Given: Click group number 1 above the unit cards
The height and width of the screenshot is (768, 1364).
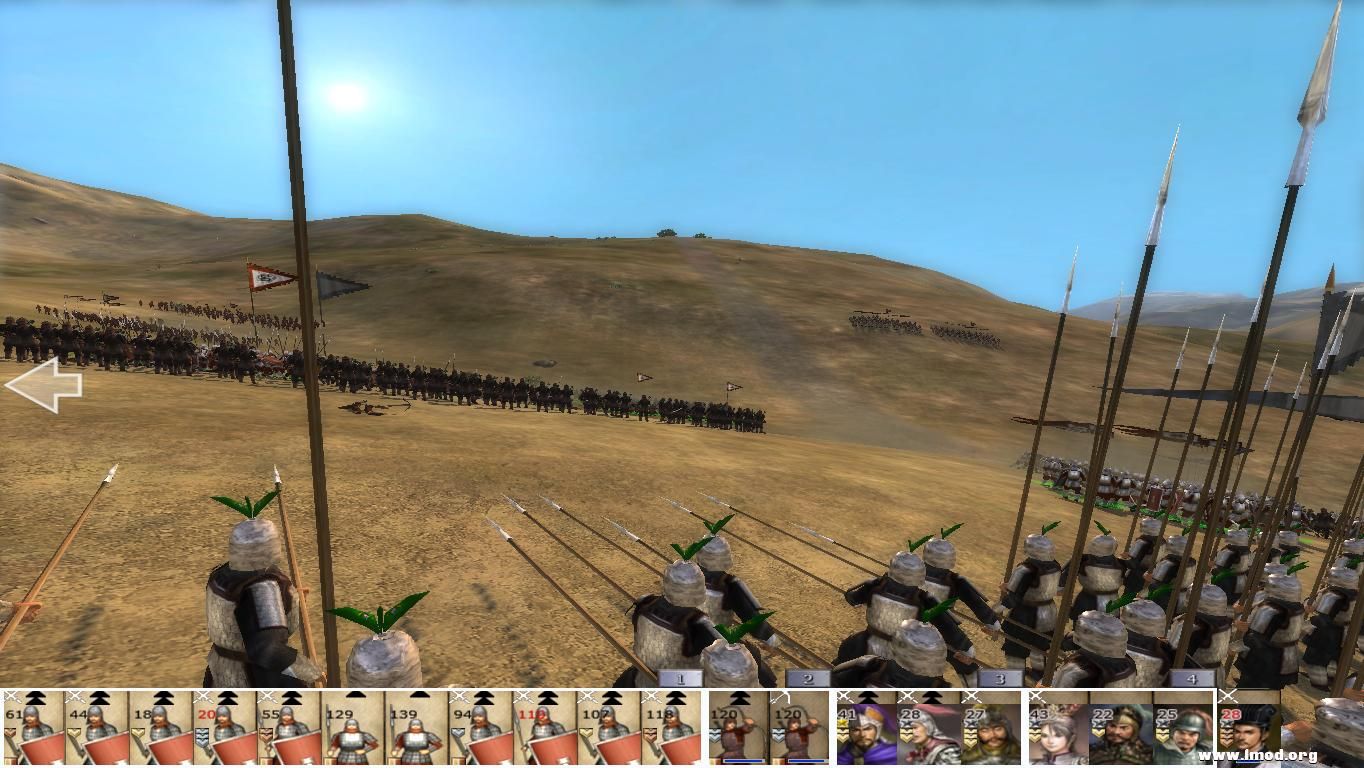Looking at the screenshot, I should [681, 679].
